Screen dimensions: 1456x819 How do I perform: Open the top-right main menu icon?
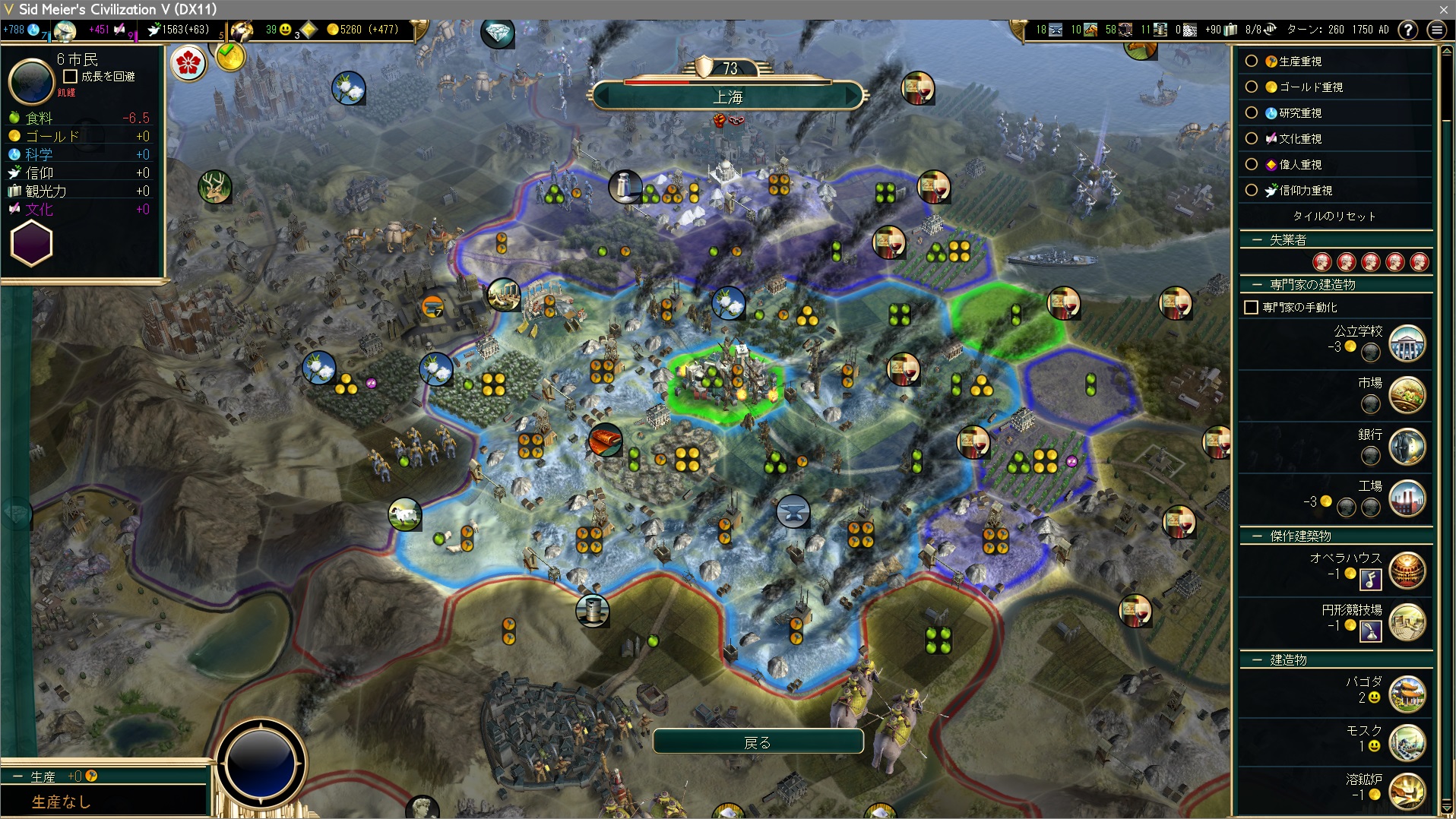click(x=1436, y=30)
